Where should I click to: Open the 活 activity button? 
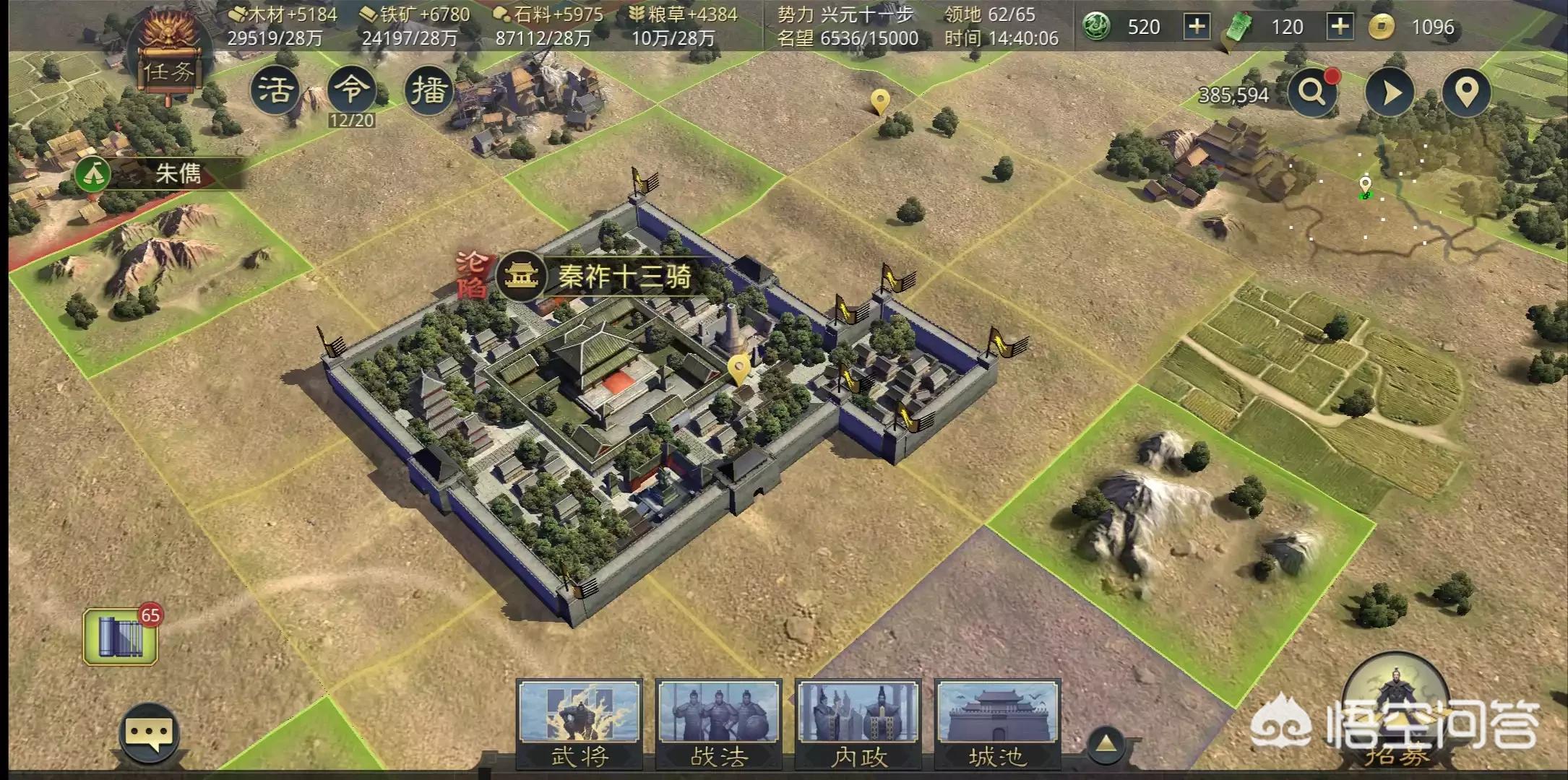click(275, 90)
